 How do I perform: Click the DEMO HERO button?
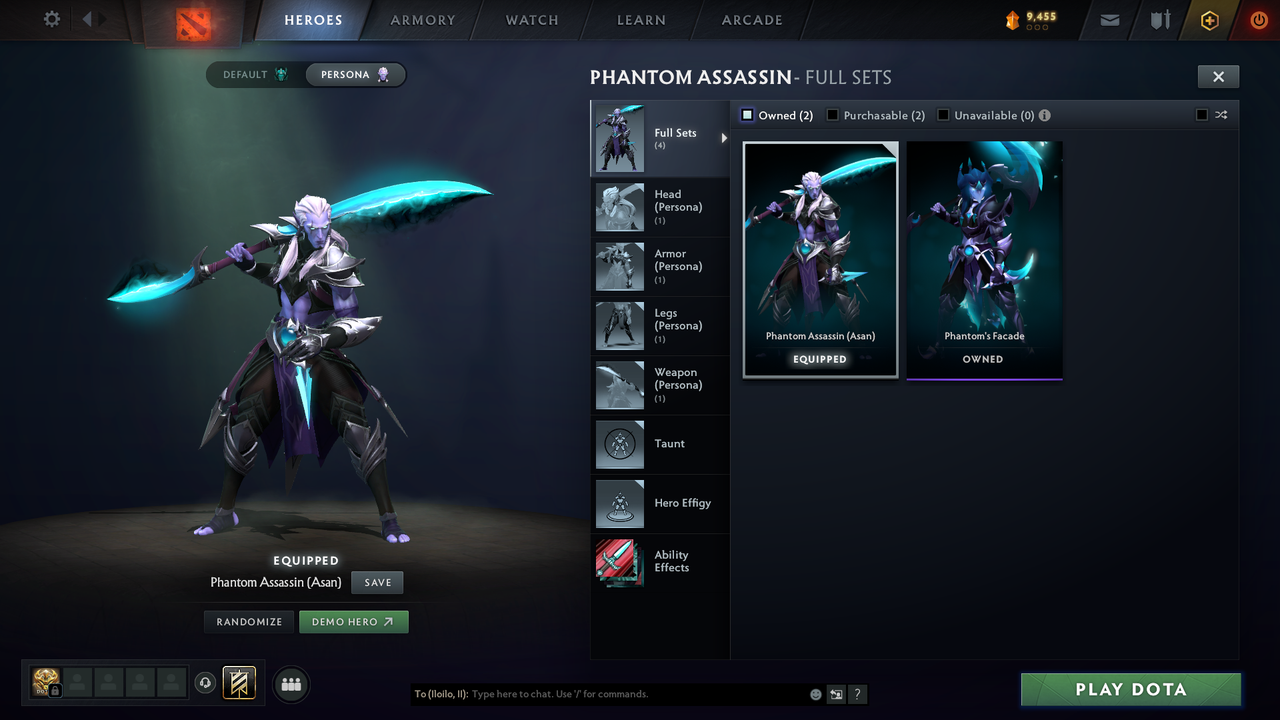tap(353, 621)
